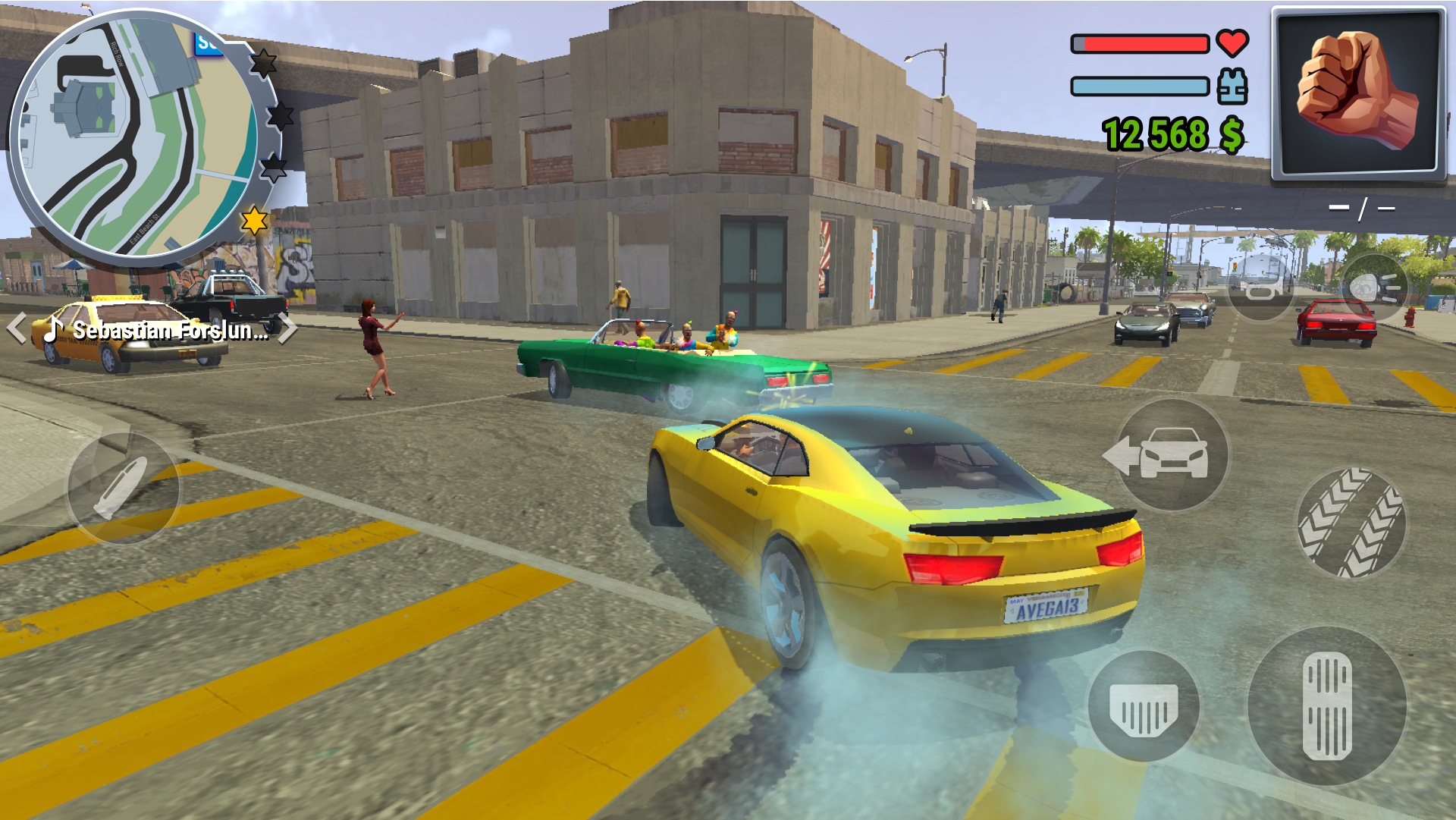Tap the heart health icon
The image size is (1456, 820).
(x=1232, y=43)
